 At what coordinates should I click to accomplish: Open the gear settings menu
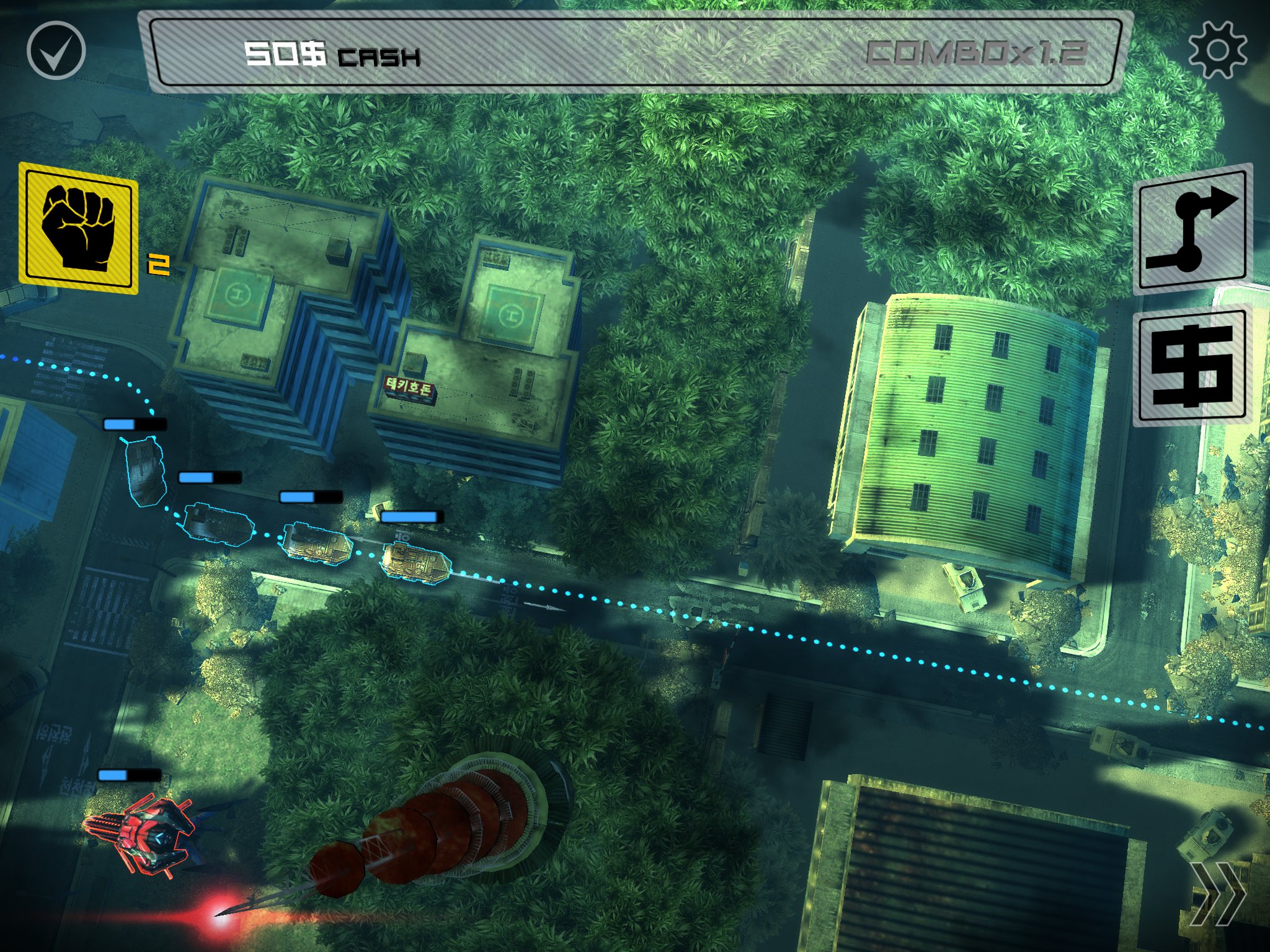[1217, 50]
